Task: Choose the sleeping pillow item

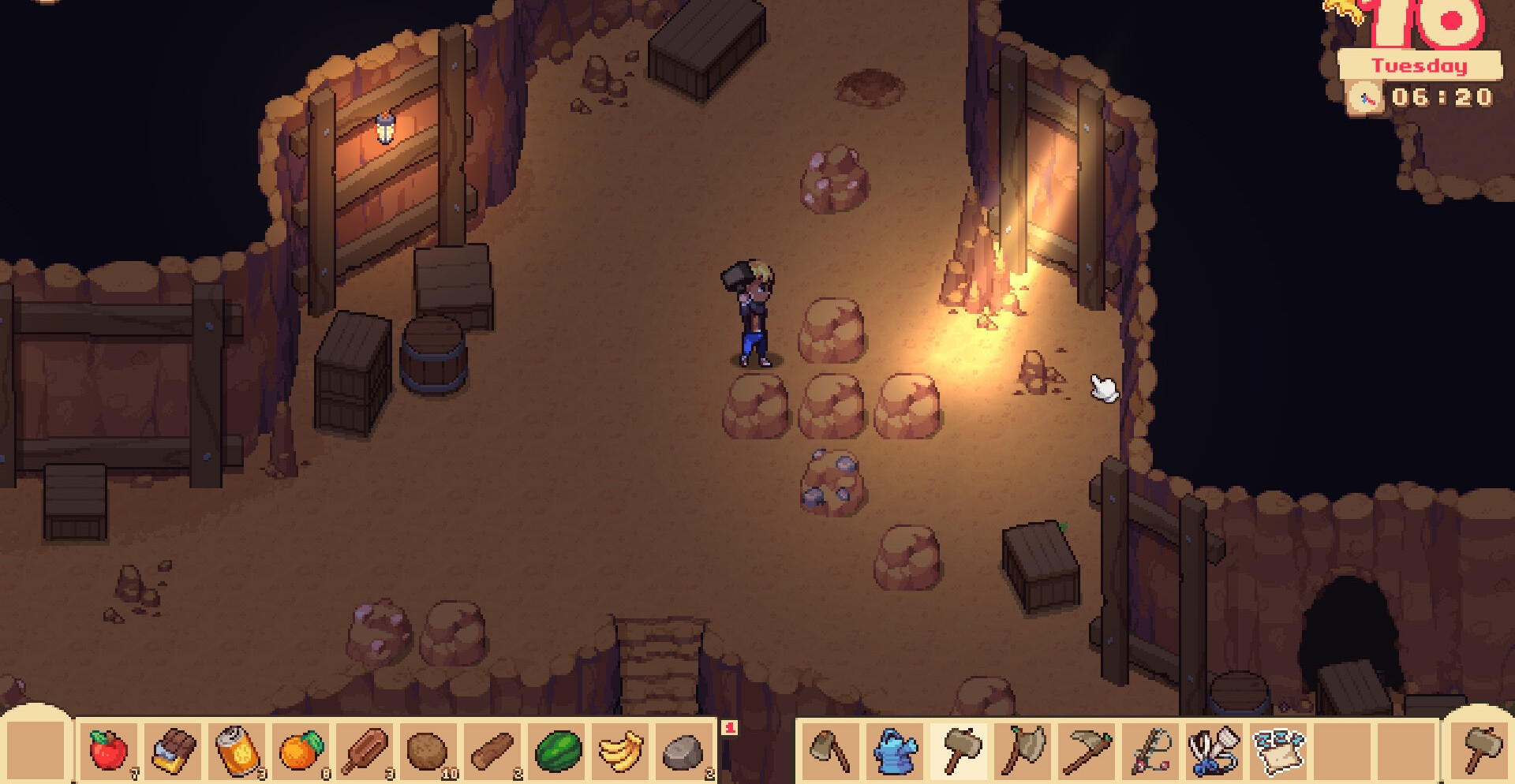Action: coord(1278,750)
